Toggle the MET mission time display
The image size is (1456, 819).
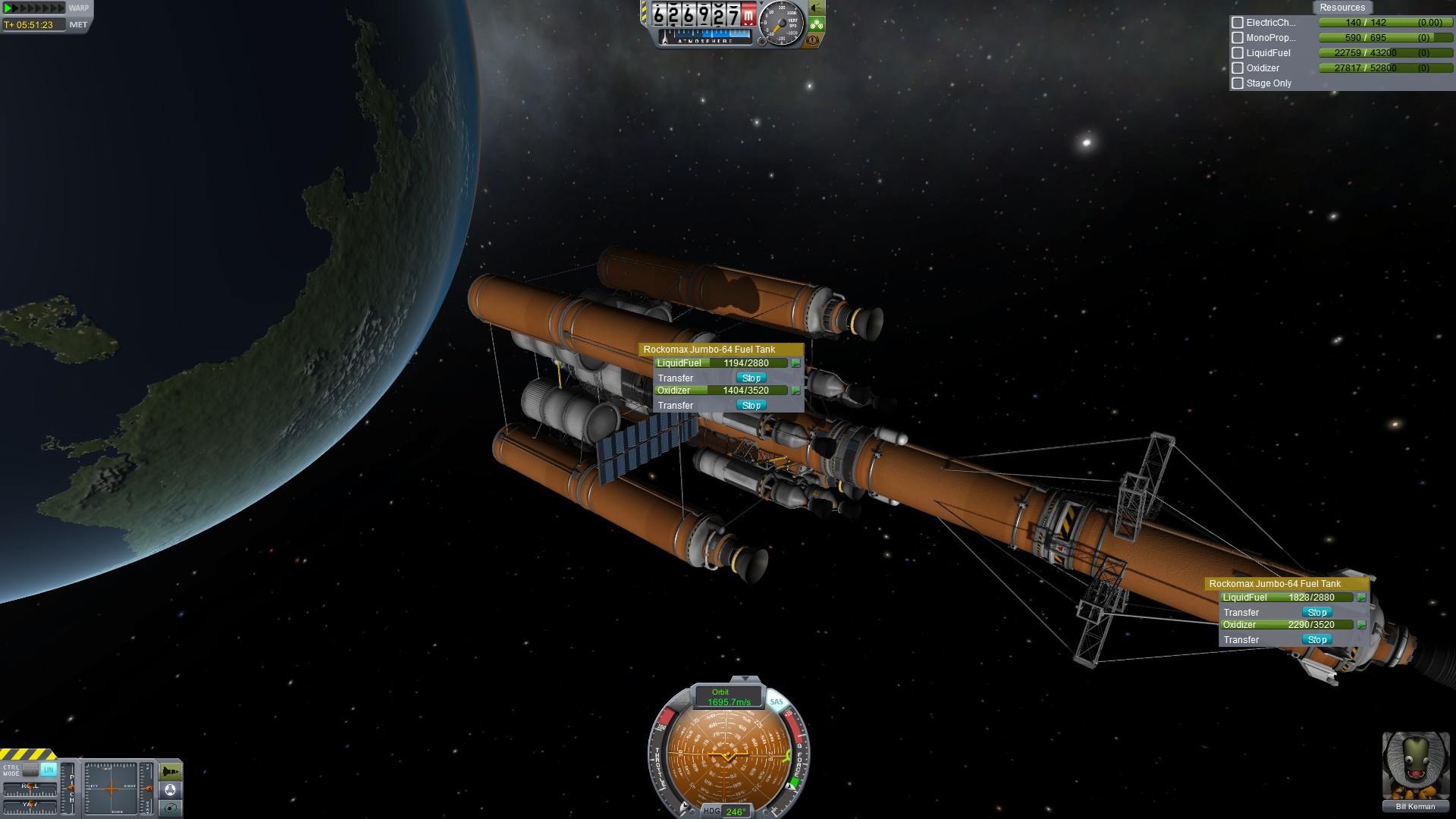[78, 24]
